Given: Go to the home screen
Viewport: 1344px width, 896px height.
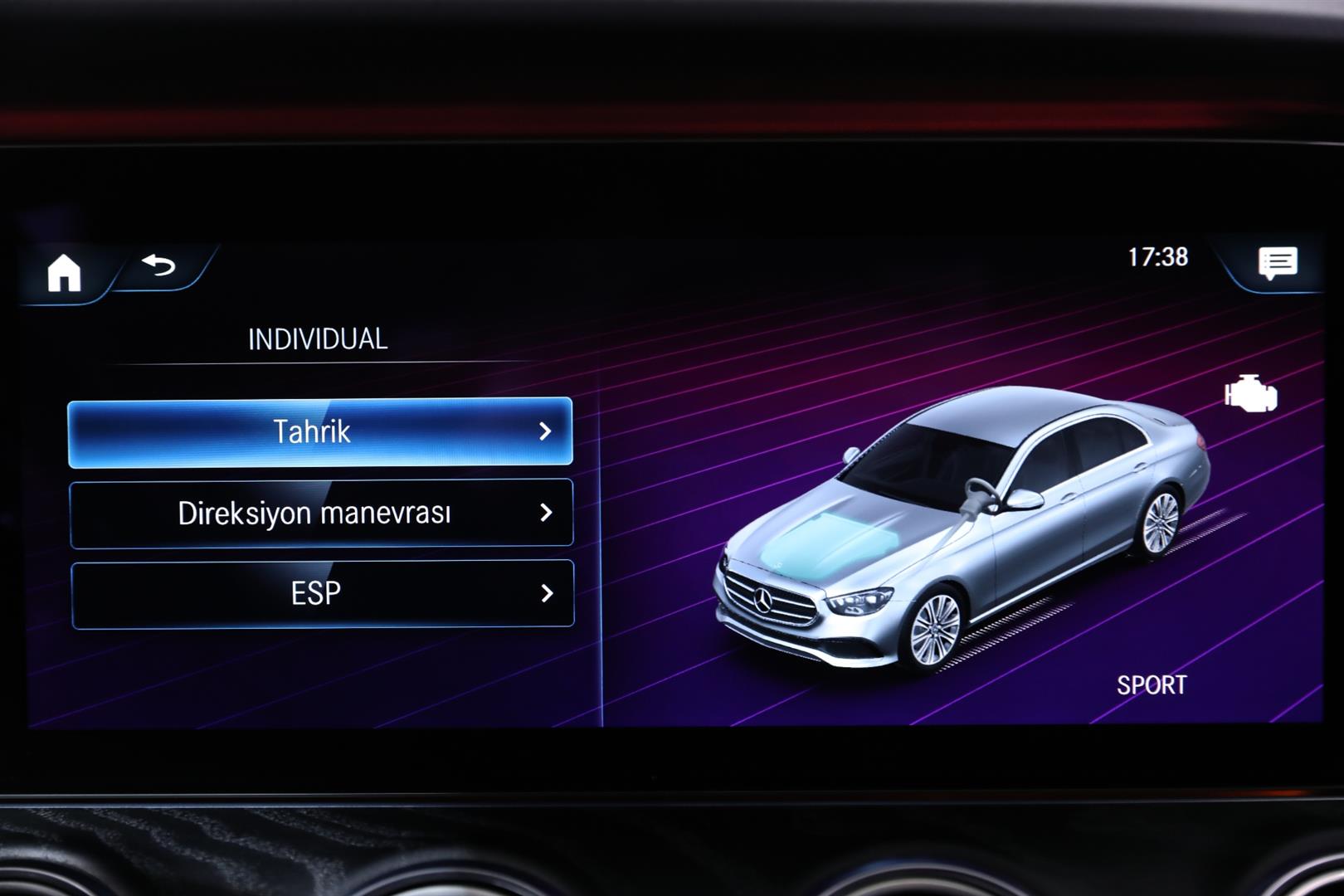Looking at the screenshot, I should point(64,272).
